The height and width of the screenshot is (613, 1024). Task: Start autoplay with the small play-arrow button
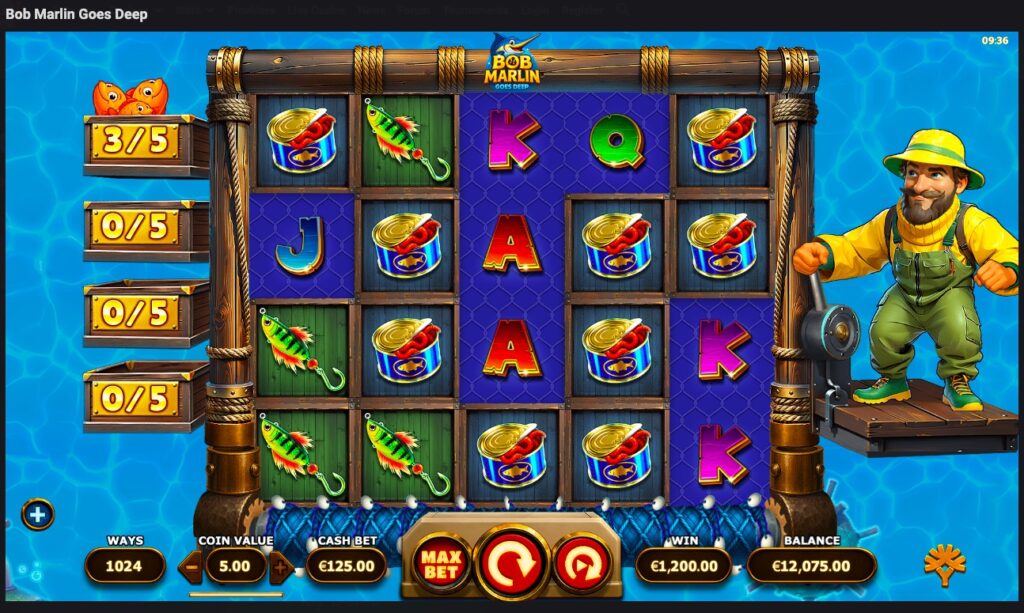(x=581, y=563)
